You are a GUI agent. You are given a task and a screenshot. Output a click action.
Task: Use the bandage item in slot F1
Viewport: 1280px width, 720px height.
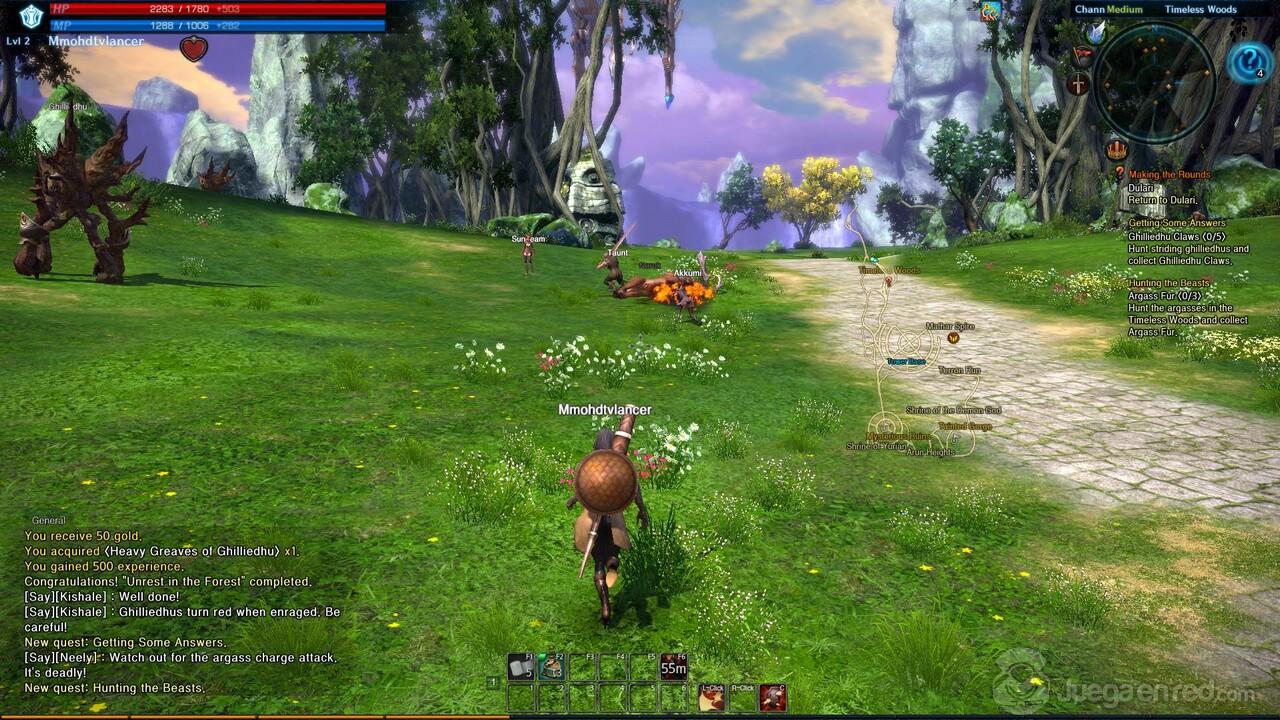(520, 666)
